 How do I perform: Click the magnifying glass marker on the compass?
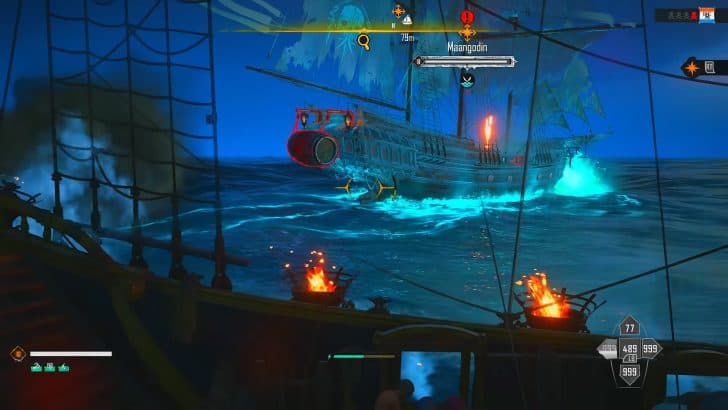pos(364,41)
